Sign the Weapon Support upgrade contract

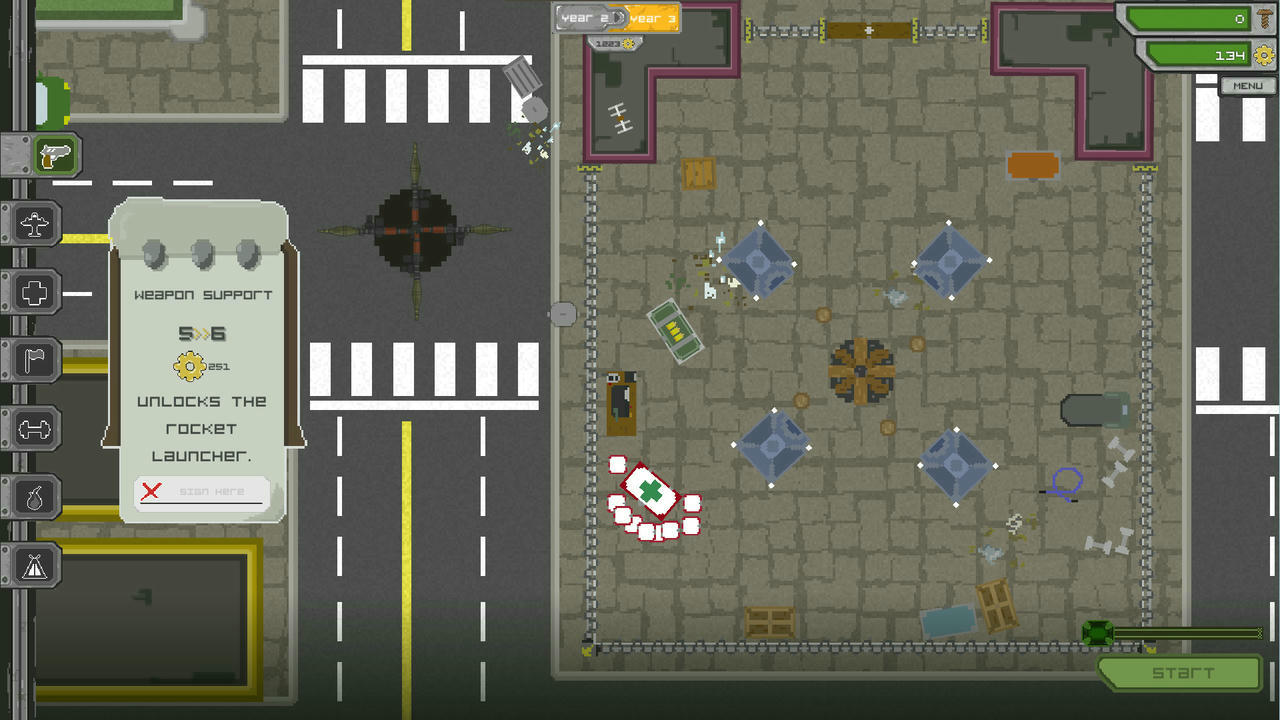tap(203, 492)
